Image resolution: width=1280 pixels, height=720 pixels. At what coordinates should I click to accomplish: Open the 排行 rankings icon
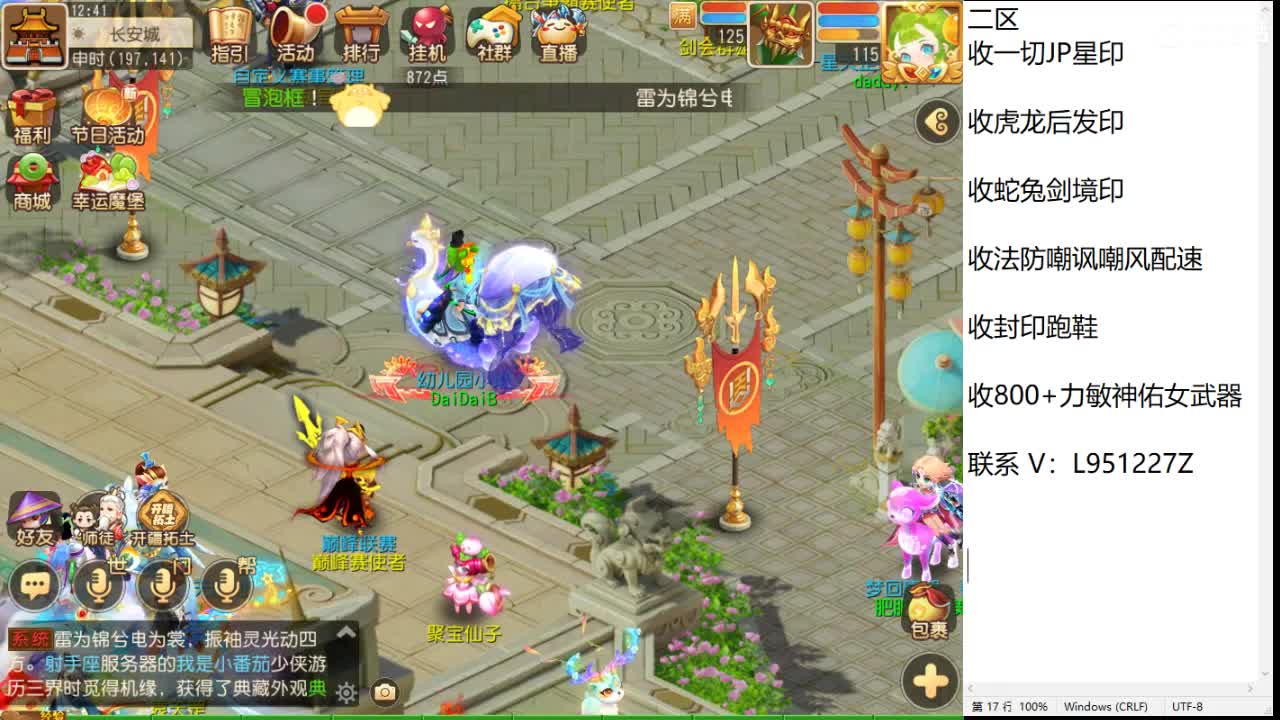pyautogui.click(x=362, y=32)
